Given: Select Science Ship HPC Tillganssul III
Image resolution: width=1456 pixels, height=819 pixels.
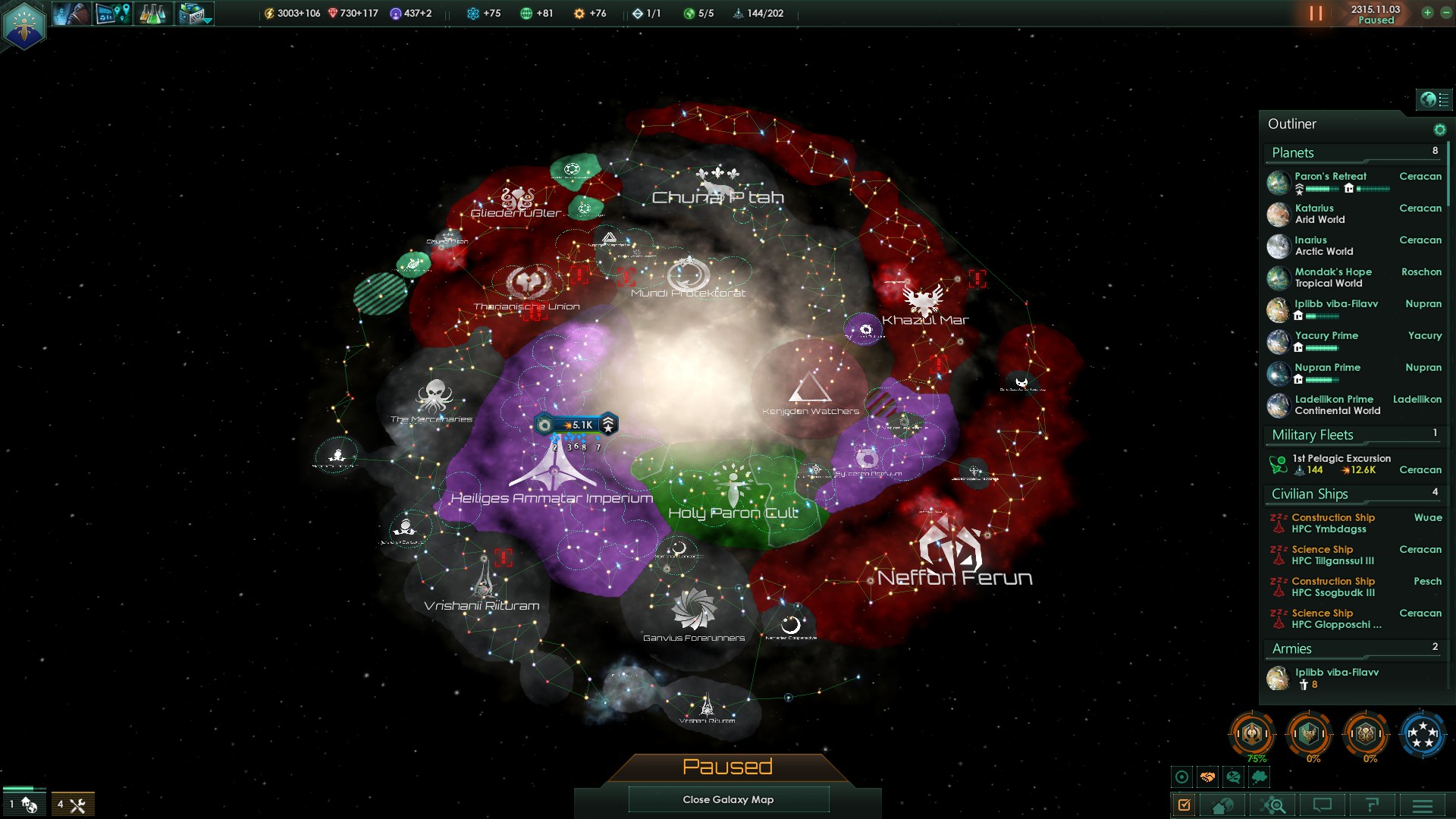Looking at the screenshot, I should pyautogui.click(x=1332, y=555).
